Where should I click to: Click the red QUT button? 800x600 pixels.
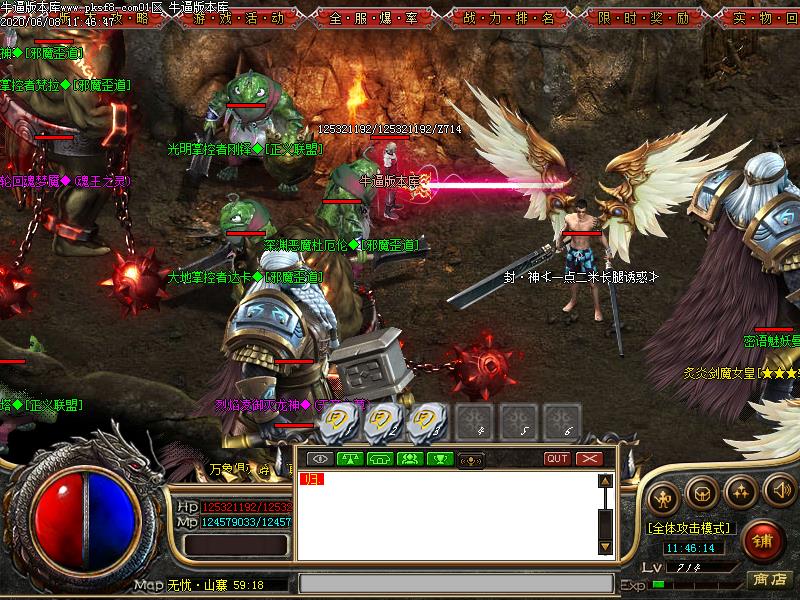(x=557, y=459)
